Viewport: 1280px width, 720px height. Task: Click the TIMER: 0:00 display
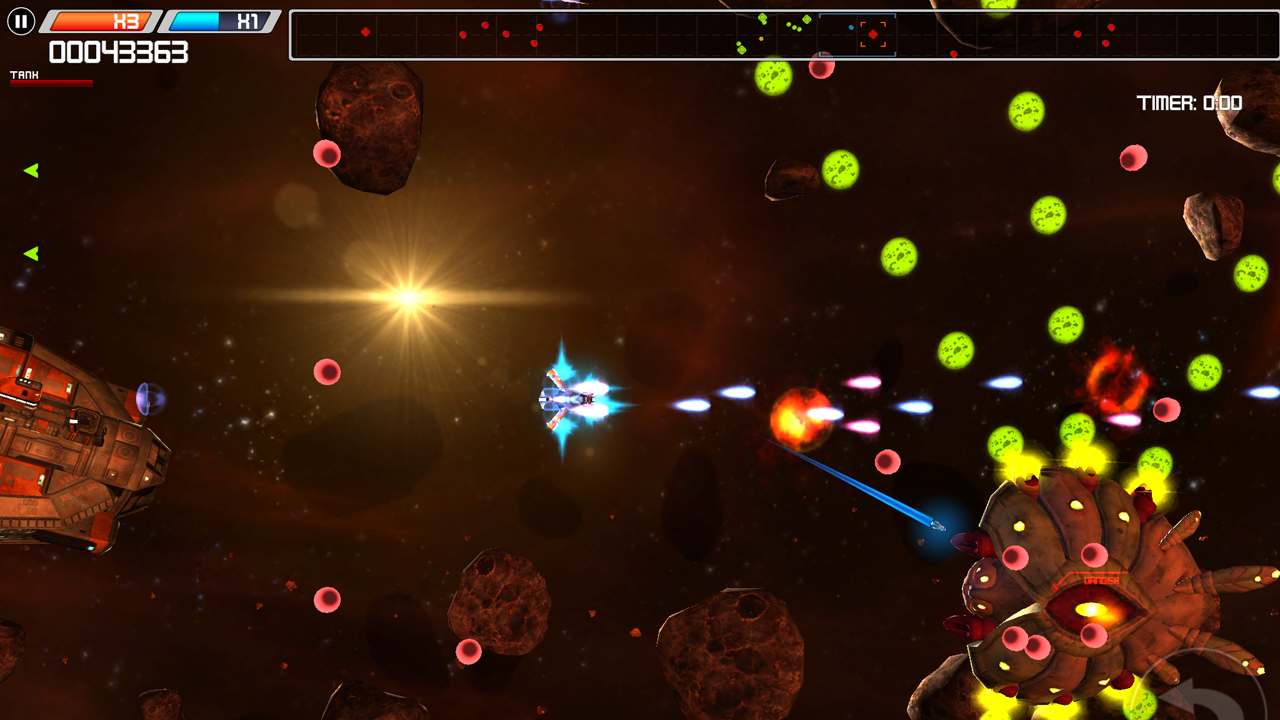pos(1188,102)
